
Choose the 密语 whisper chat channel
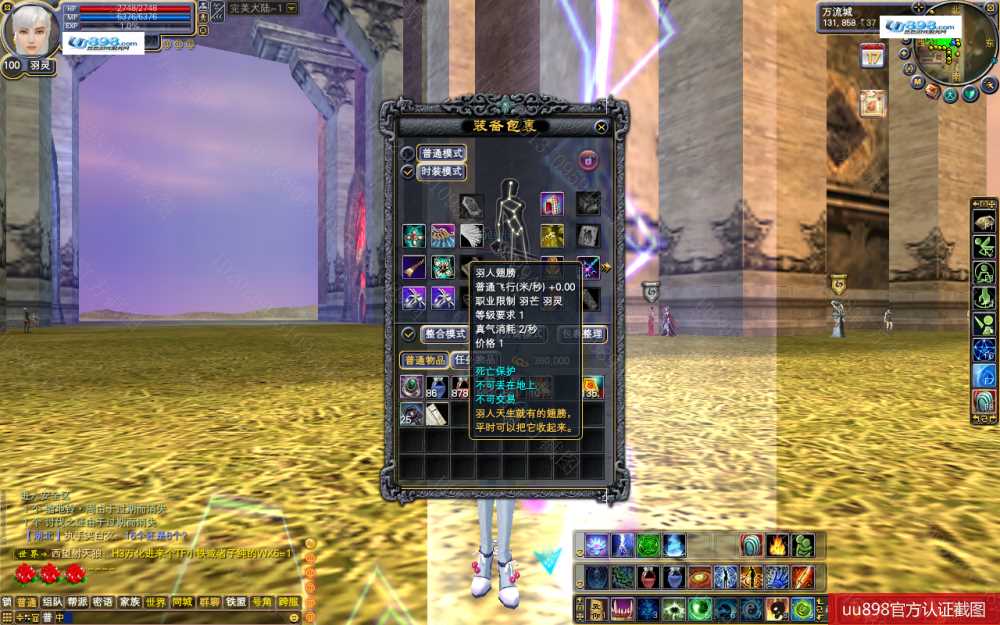pos(103,603)
